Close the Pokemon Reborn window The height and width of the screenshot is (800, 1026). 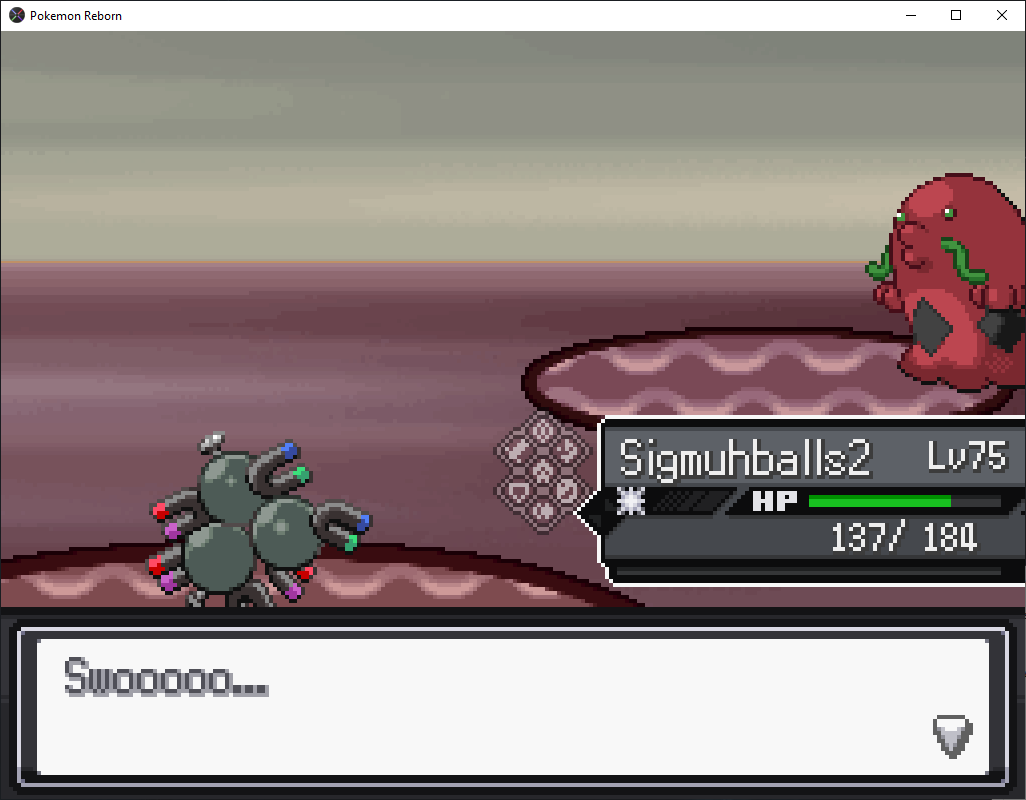tap(1002, 15)
